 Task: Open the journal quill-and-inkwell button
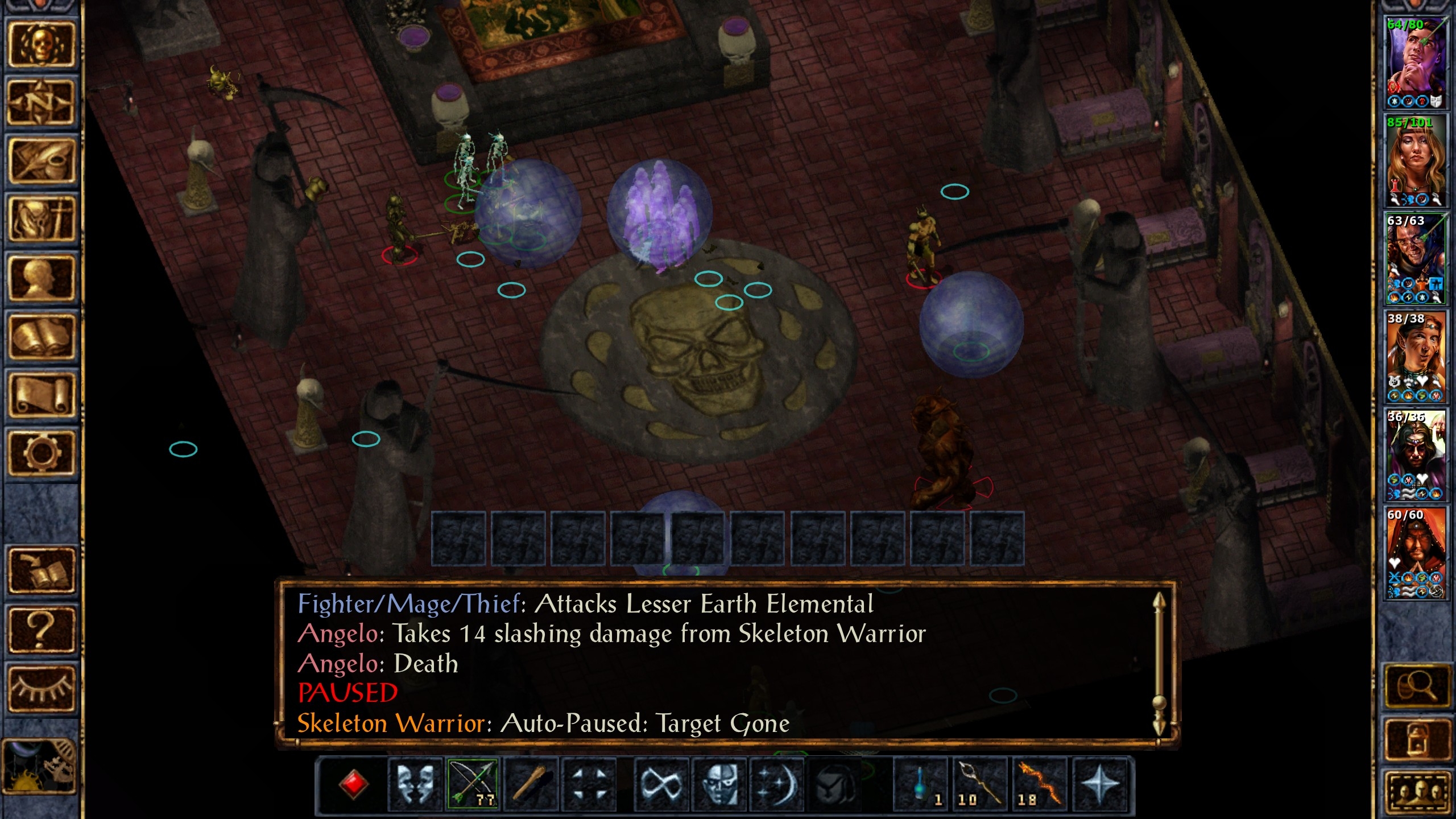tap(41, 162)
